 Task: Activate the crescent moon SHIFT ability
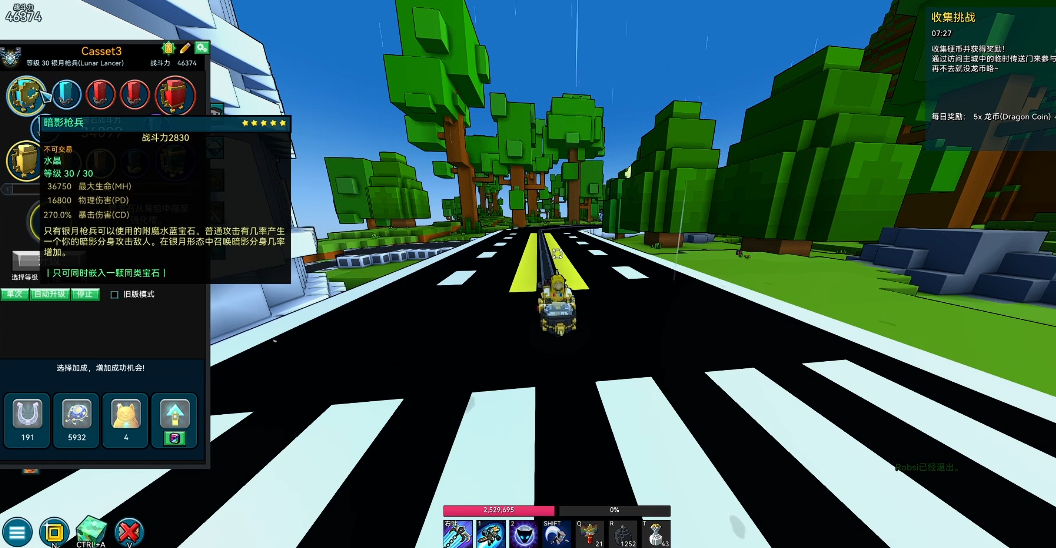[x=557, y=535]
